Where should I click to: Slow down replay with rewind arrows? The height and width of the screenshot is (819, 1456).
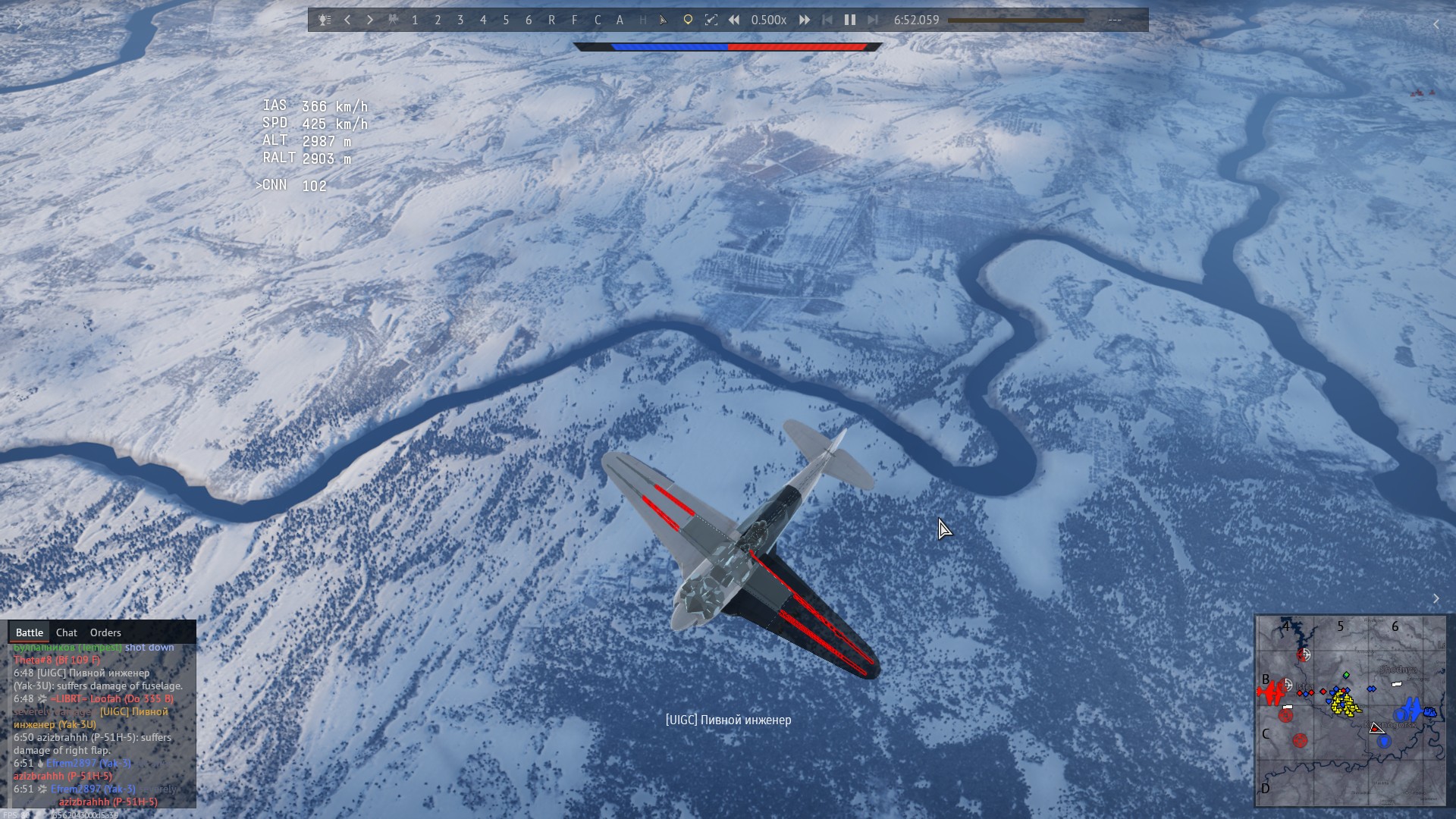point(734,20)
